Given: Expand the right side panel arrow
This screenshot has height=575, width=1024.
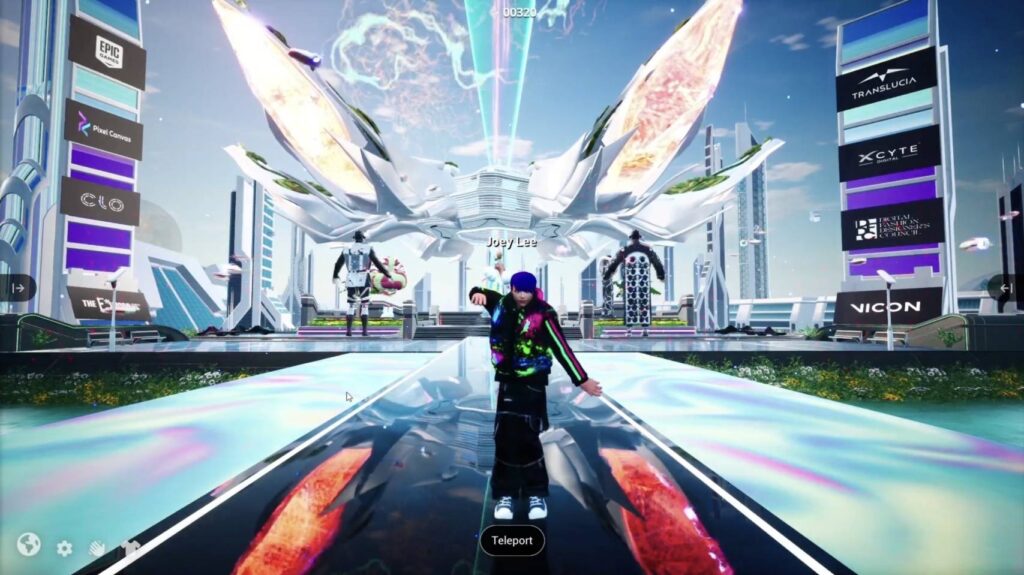Looking at the screenshot, I should (1006, 288).
